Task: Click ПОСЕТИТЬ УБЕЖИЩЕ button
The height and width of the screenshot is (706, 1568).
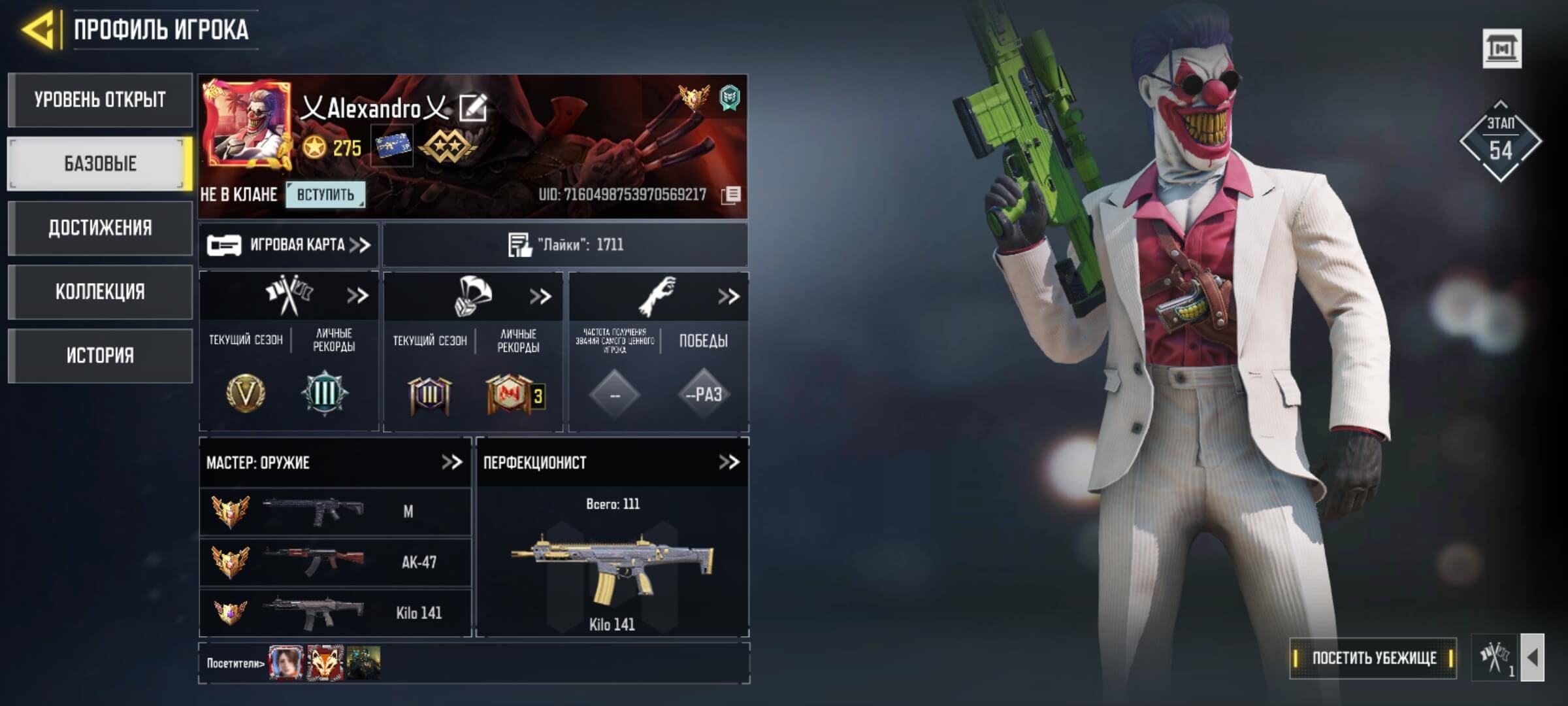Action: coord(1373,658)
